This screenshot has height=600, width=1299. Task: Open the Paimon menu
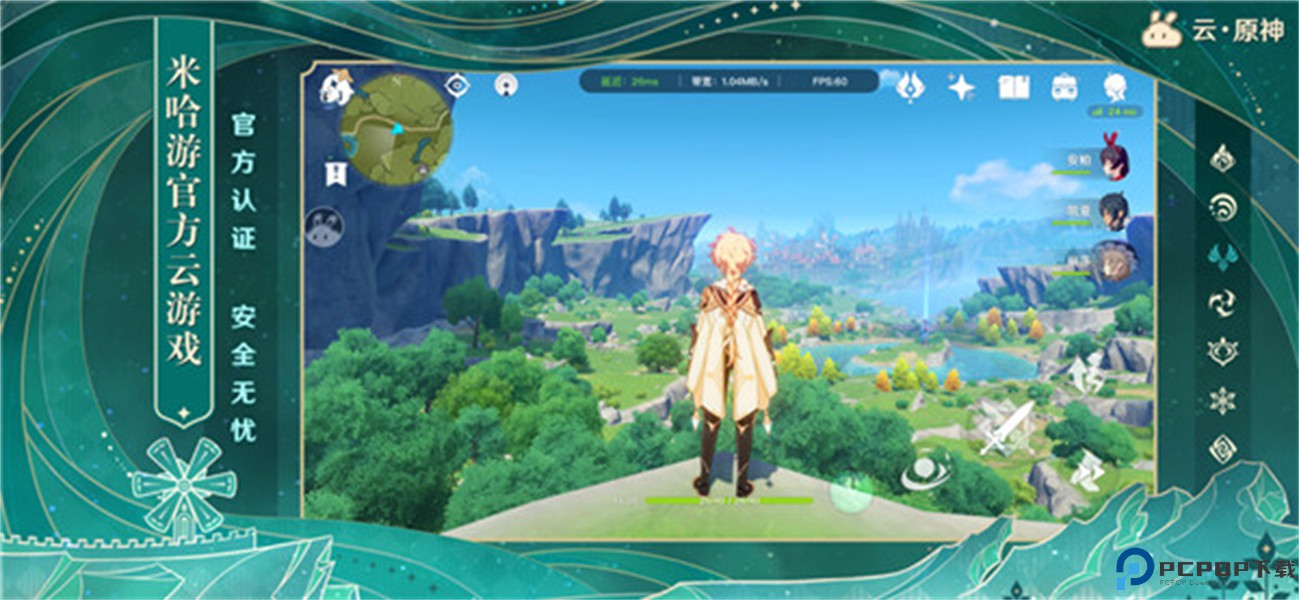click(336, 87)
